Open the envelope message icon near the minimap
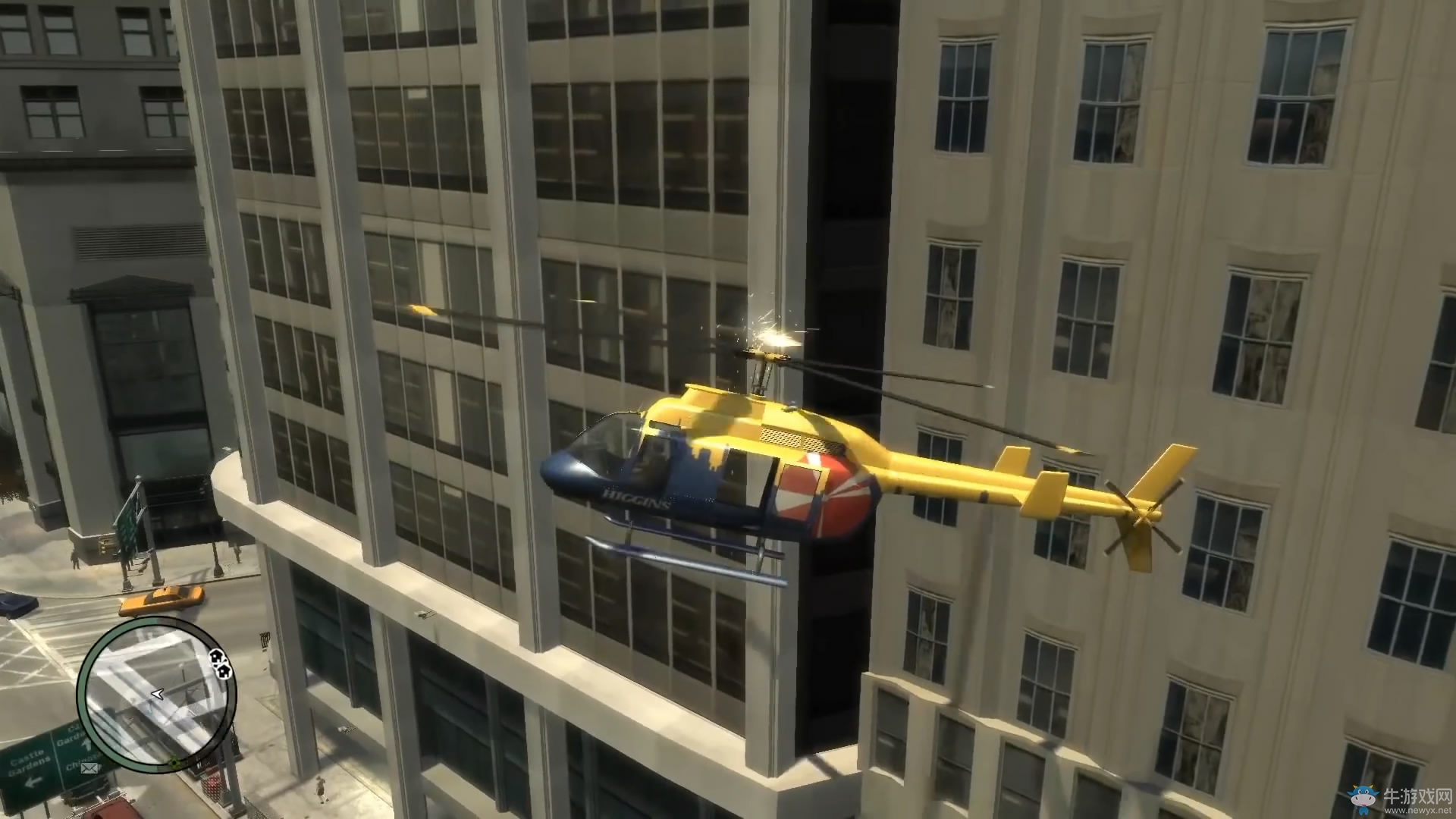The height and width of the screenshot is (819, 1456). 89,768
